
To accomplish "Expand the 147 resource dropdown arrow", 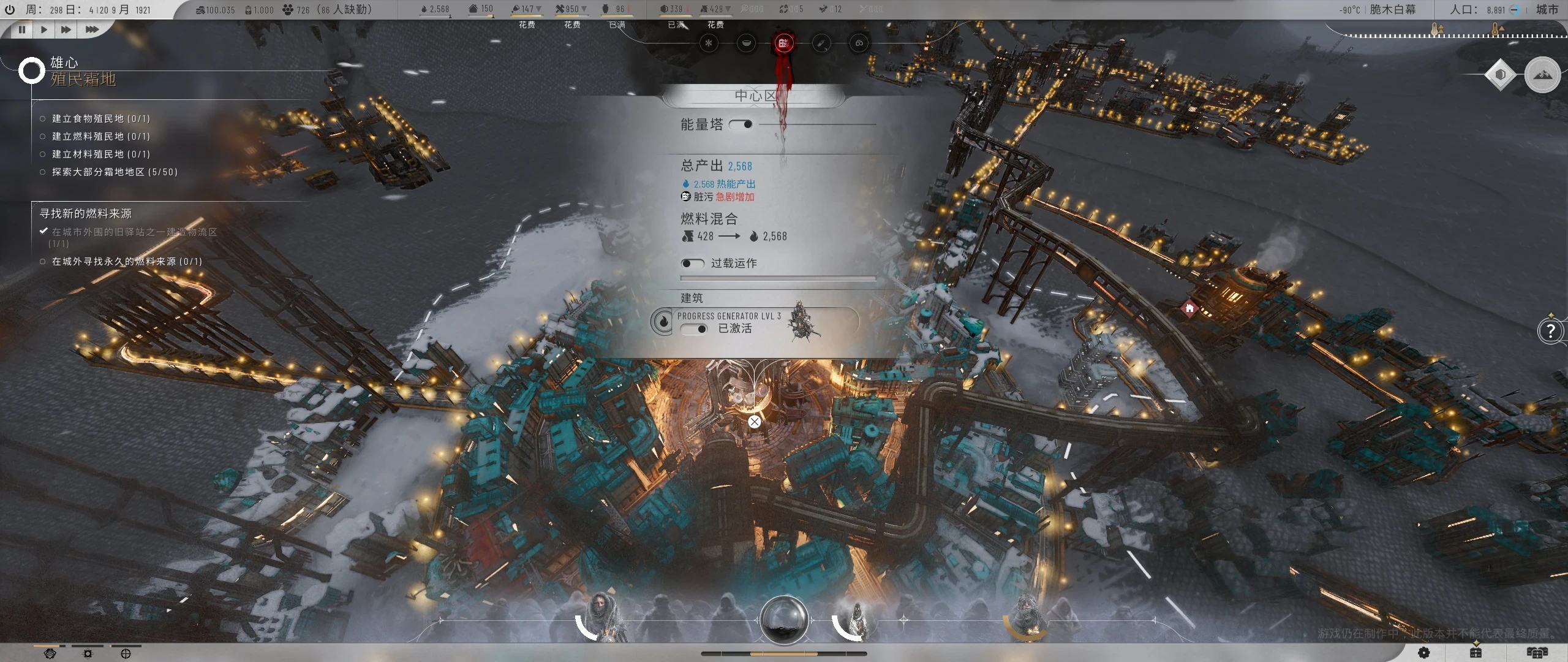I will point(540,9).
